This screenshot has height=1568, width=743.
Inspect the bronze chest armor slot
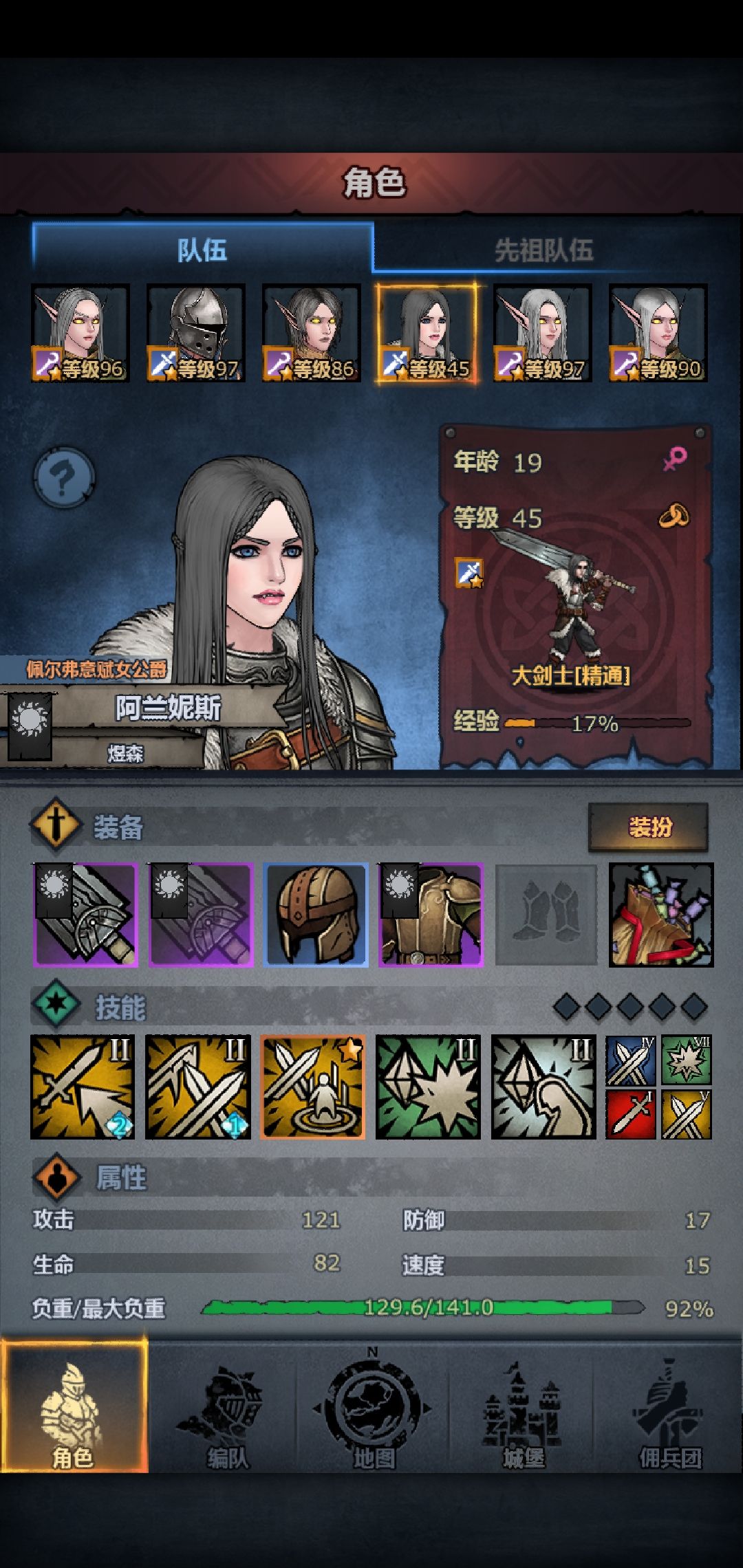(431, 915)
